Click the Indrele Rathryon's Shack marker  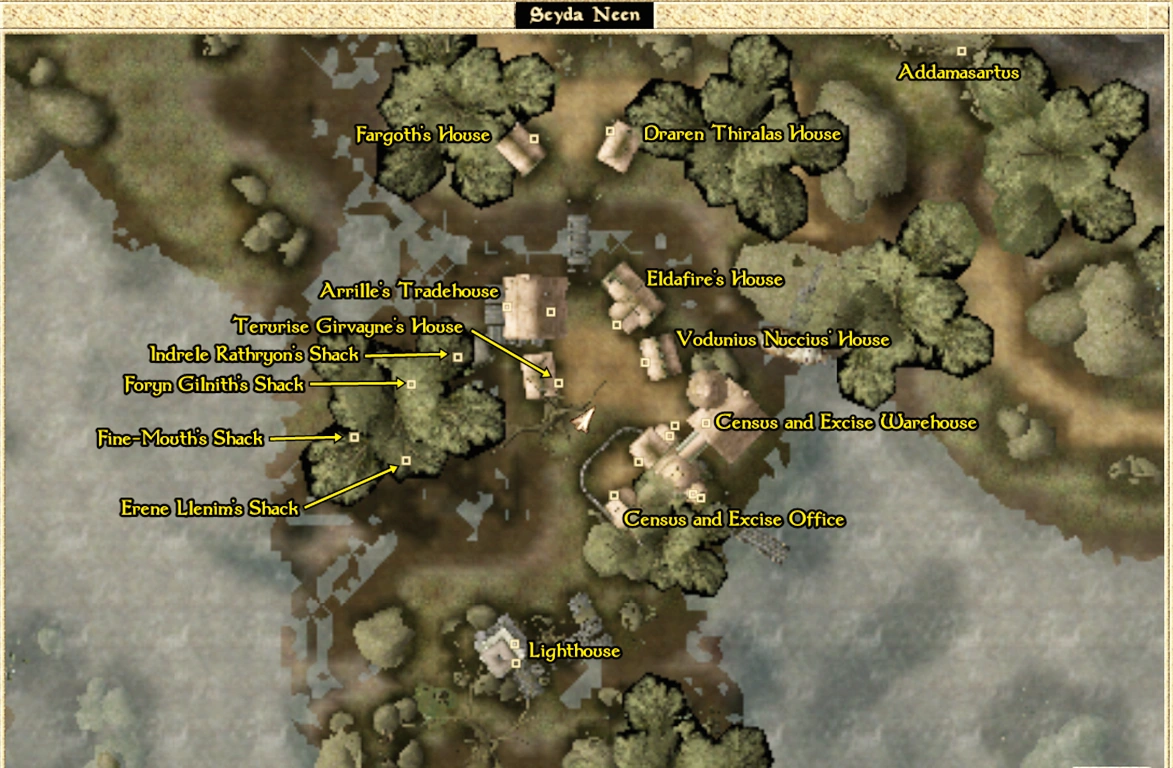458,356
